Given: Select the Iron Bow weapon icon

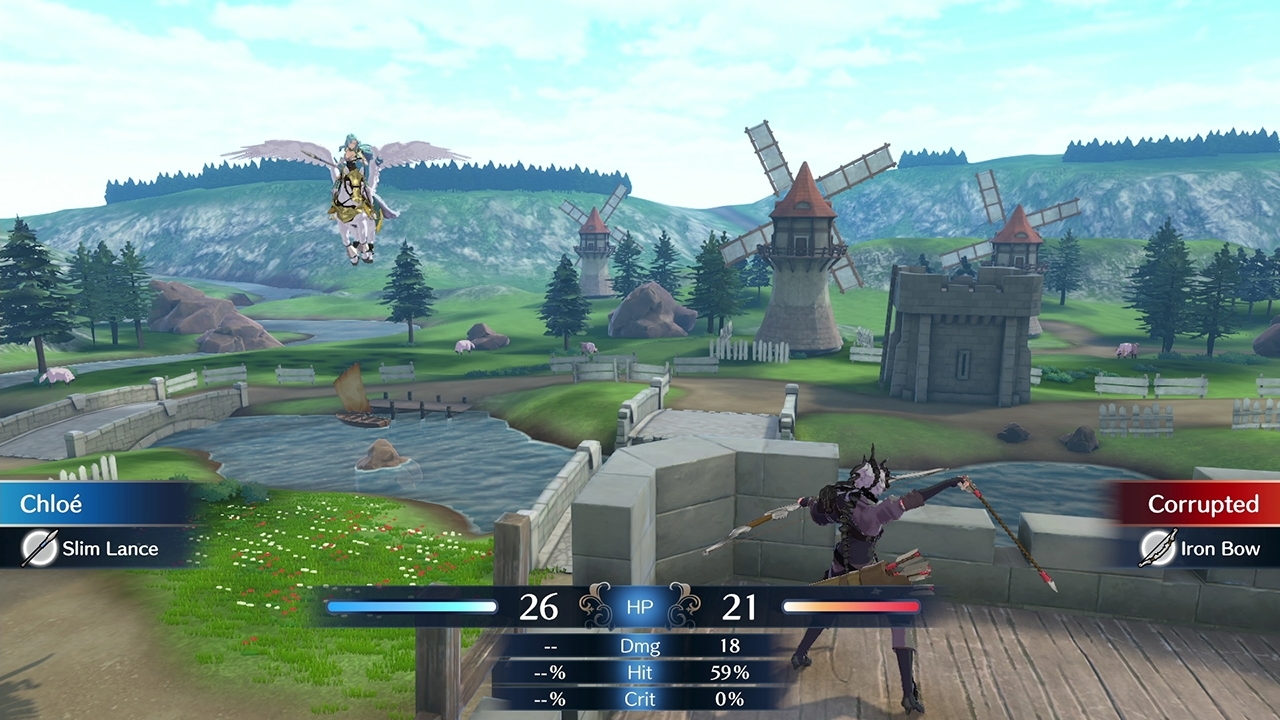Looking at the screenshot, I should pyautogui.click(x=1157, y=548).
